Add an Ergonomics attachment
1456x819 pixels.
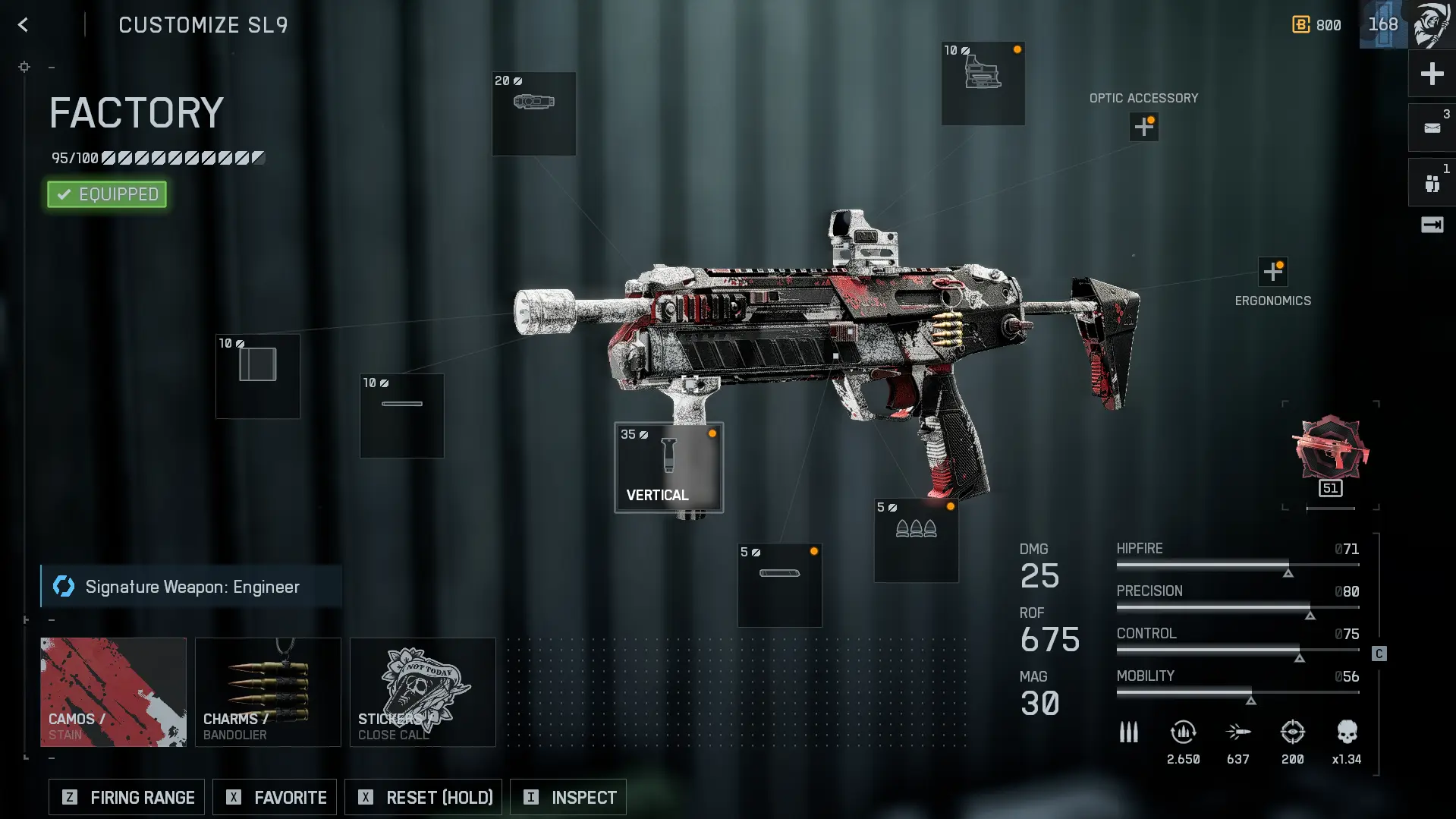click(x=1272, y=272)
